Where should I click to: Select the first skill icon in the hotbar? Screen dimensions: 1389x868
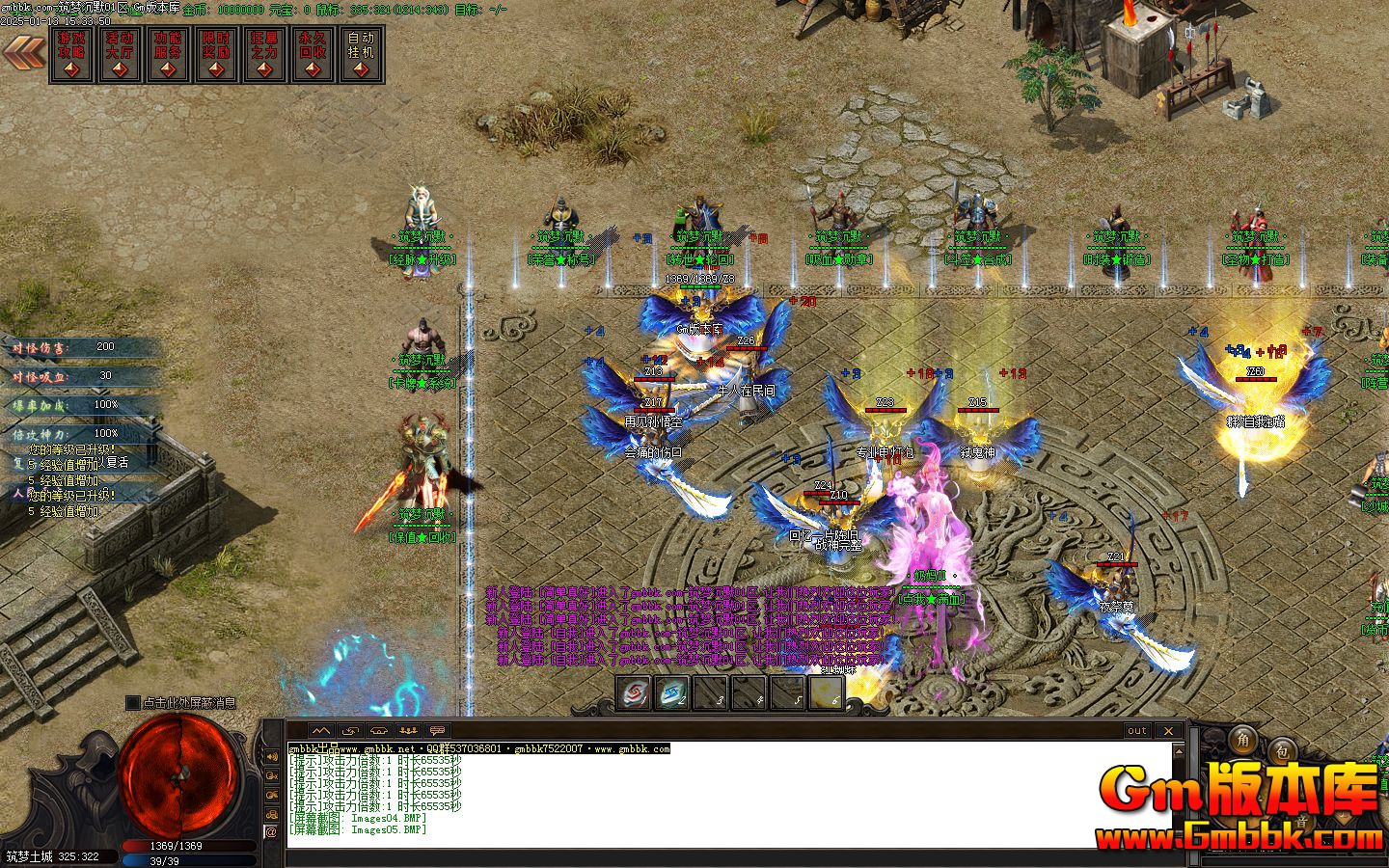pyautogui.click(x=634, y=693)
